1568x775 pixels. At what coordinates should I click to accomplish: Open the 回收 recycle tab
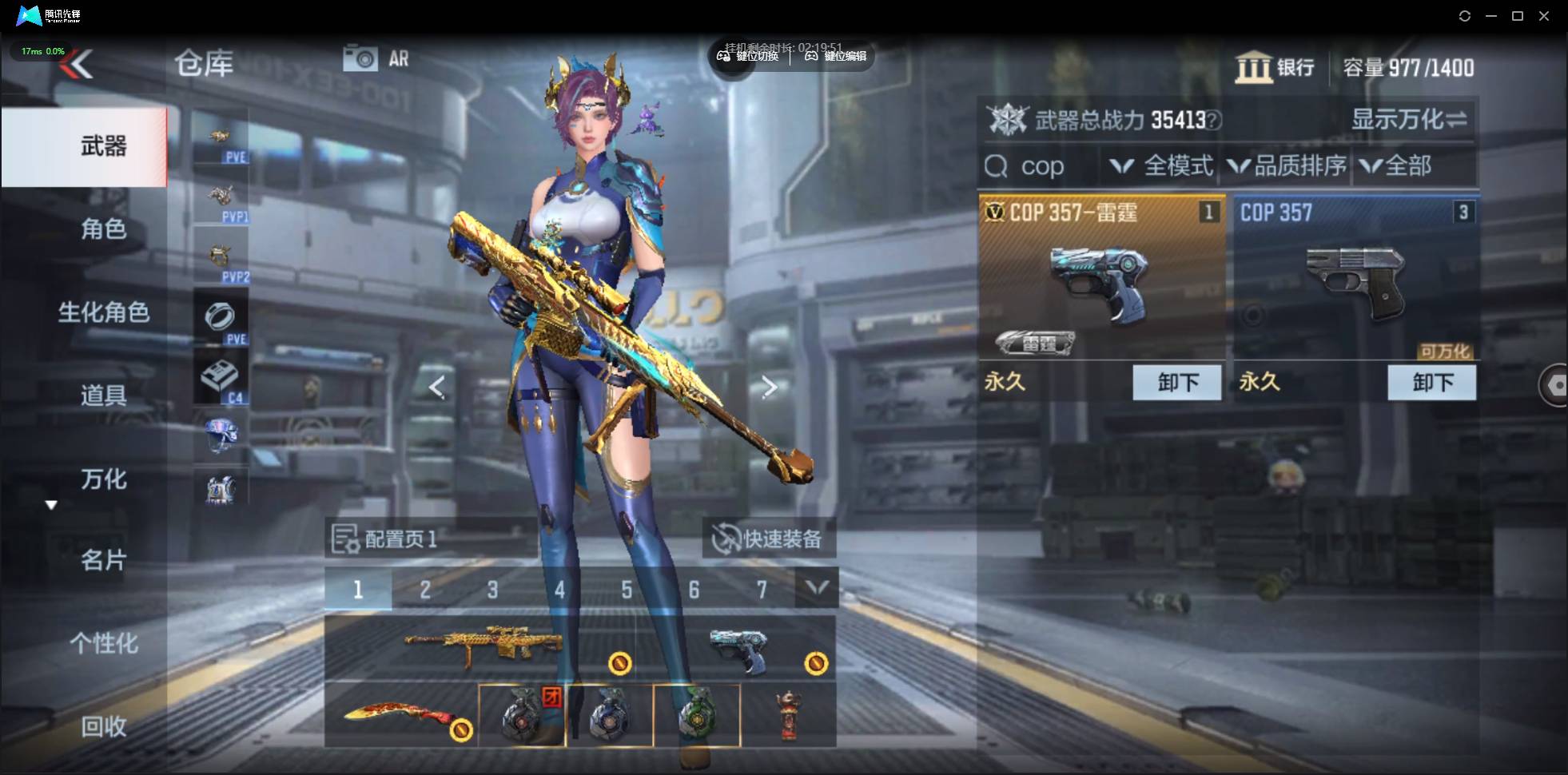point(103,726)
